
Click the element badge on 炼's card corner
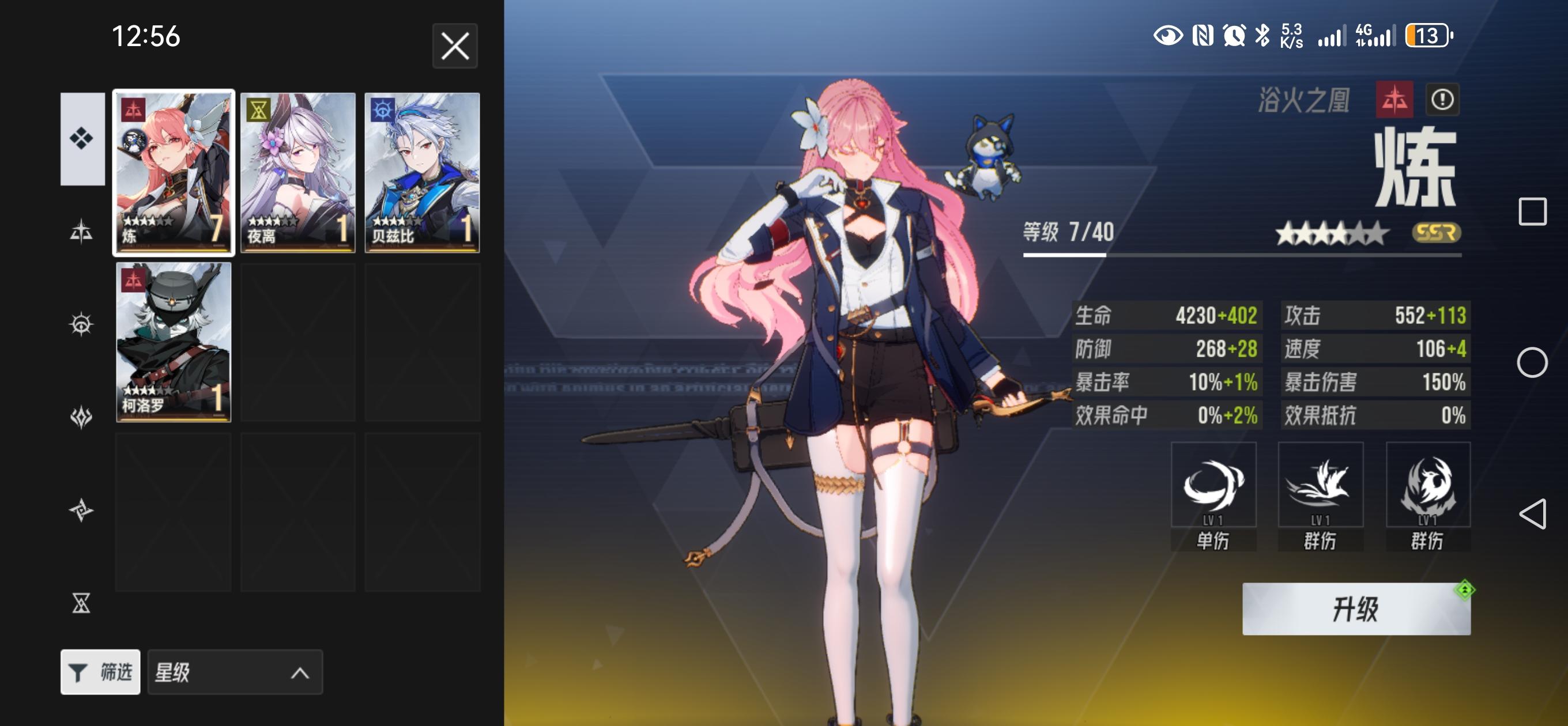click(135, 109)
